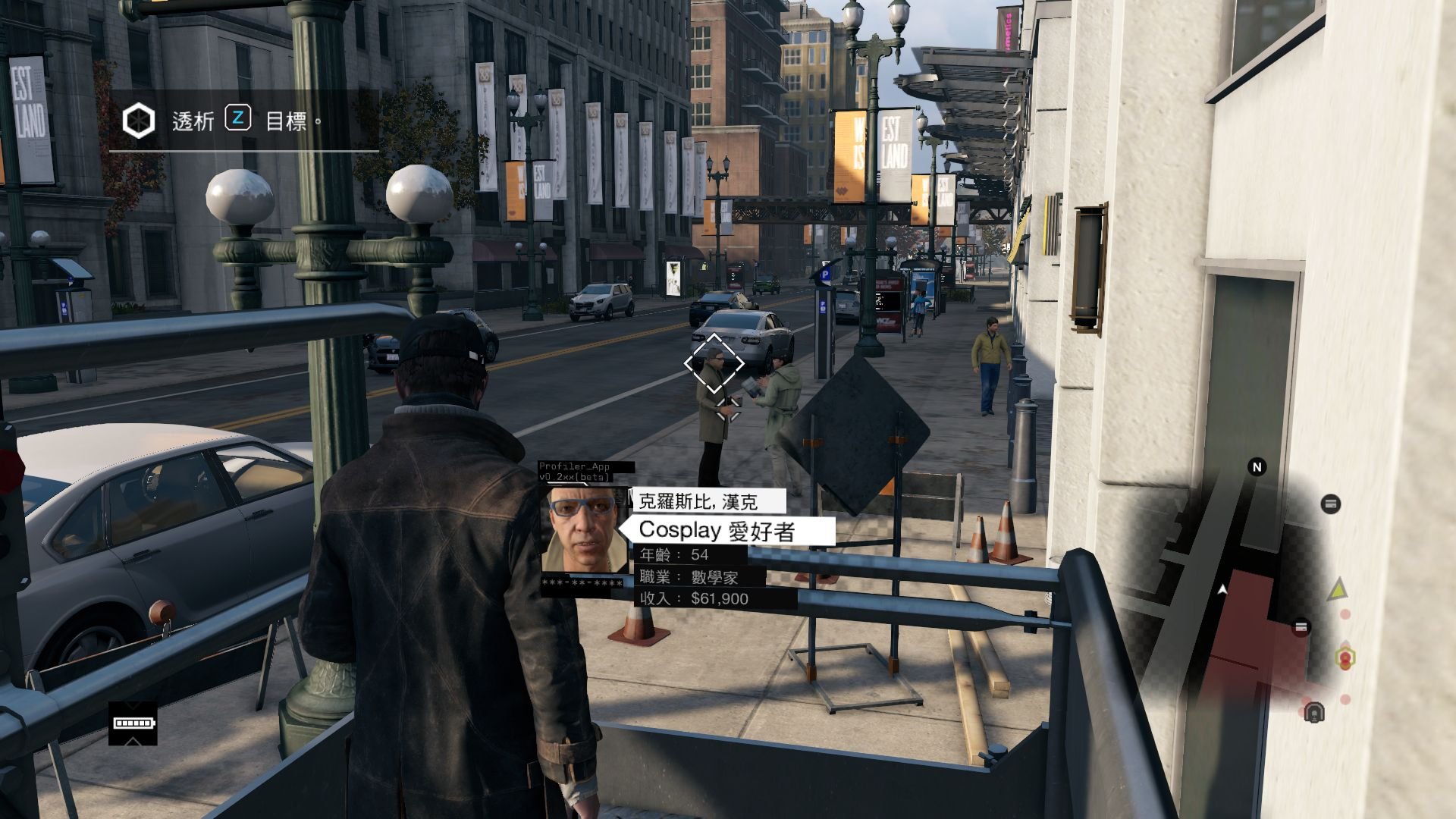Click the N compass marker on the minimap
The image size is (1456, 819).
pyautogui.click(x=1257, y=467)
